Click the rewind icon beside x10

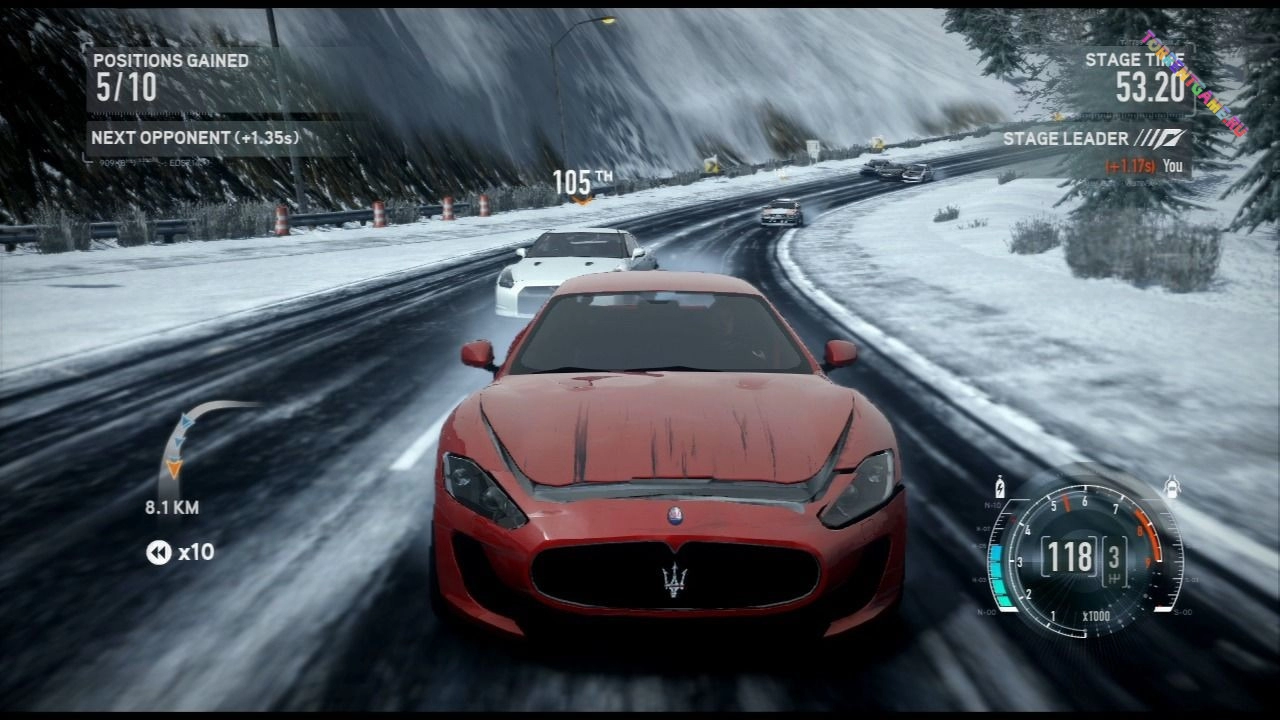click(158, 552)
